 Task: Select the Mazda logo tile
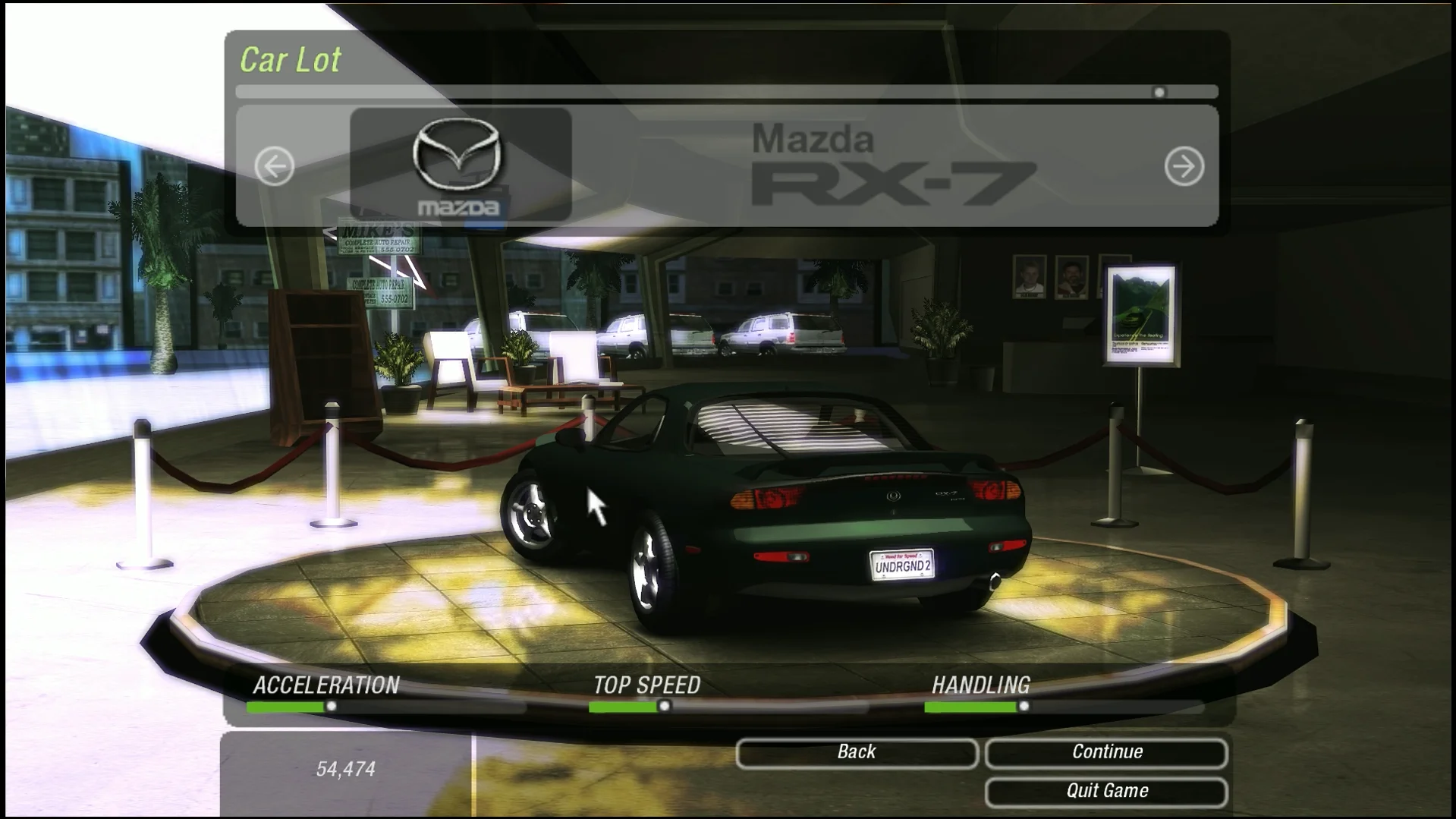(460, 165)
